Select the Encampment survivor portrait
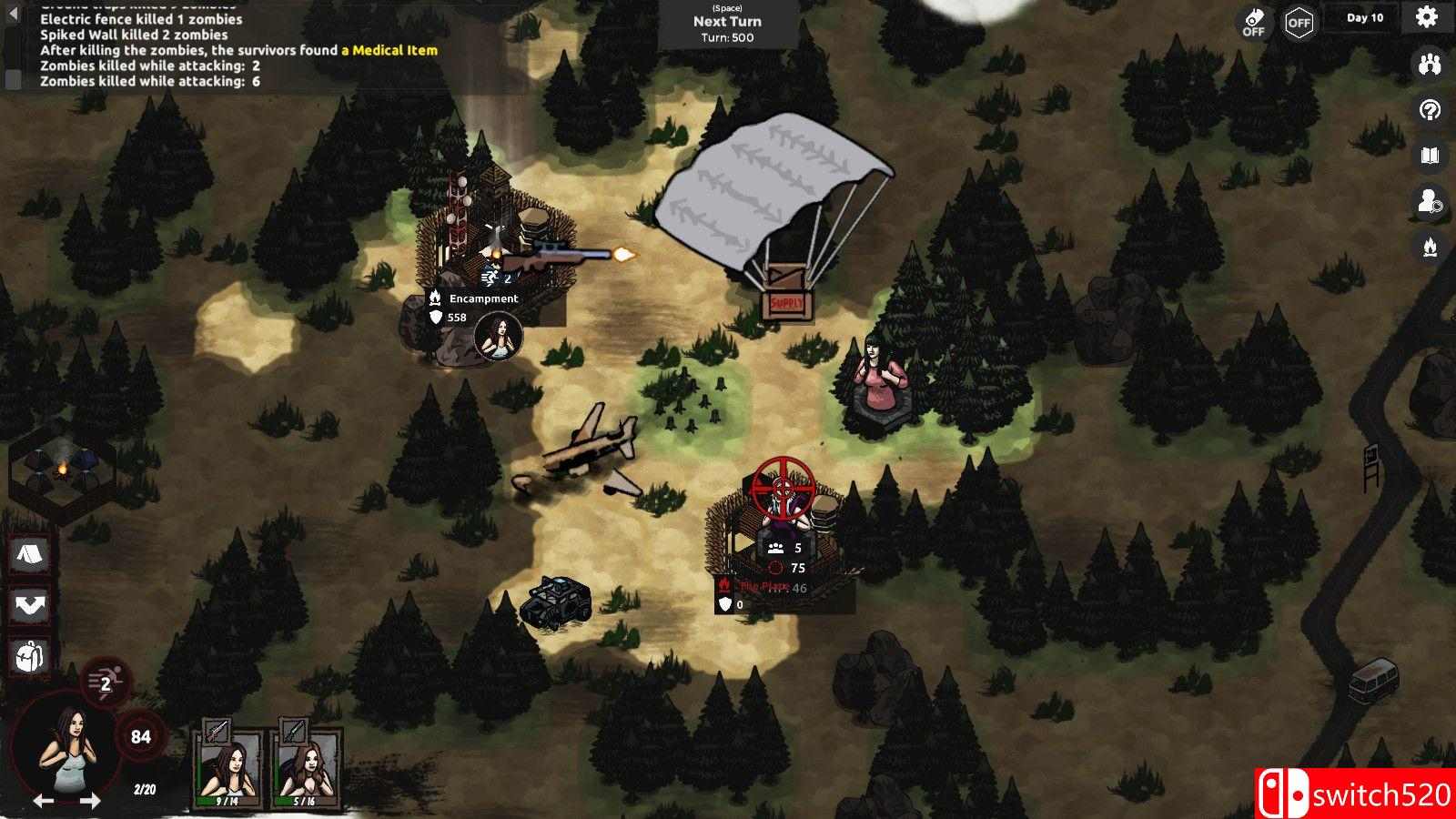 (x=499, y=337)
